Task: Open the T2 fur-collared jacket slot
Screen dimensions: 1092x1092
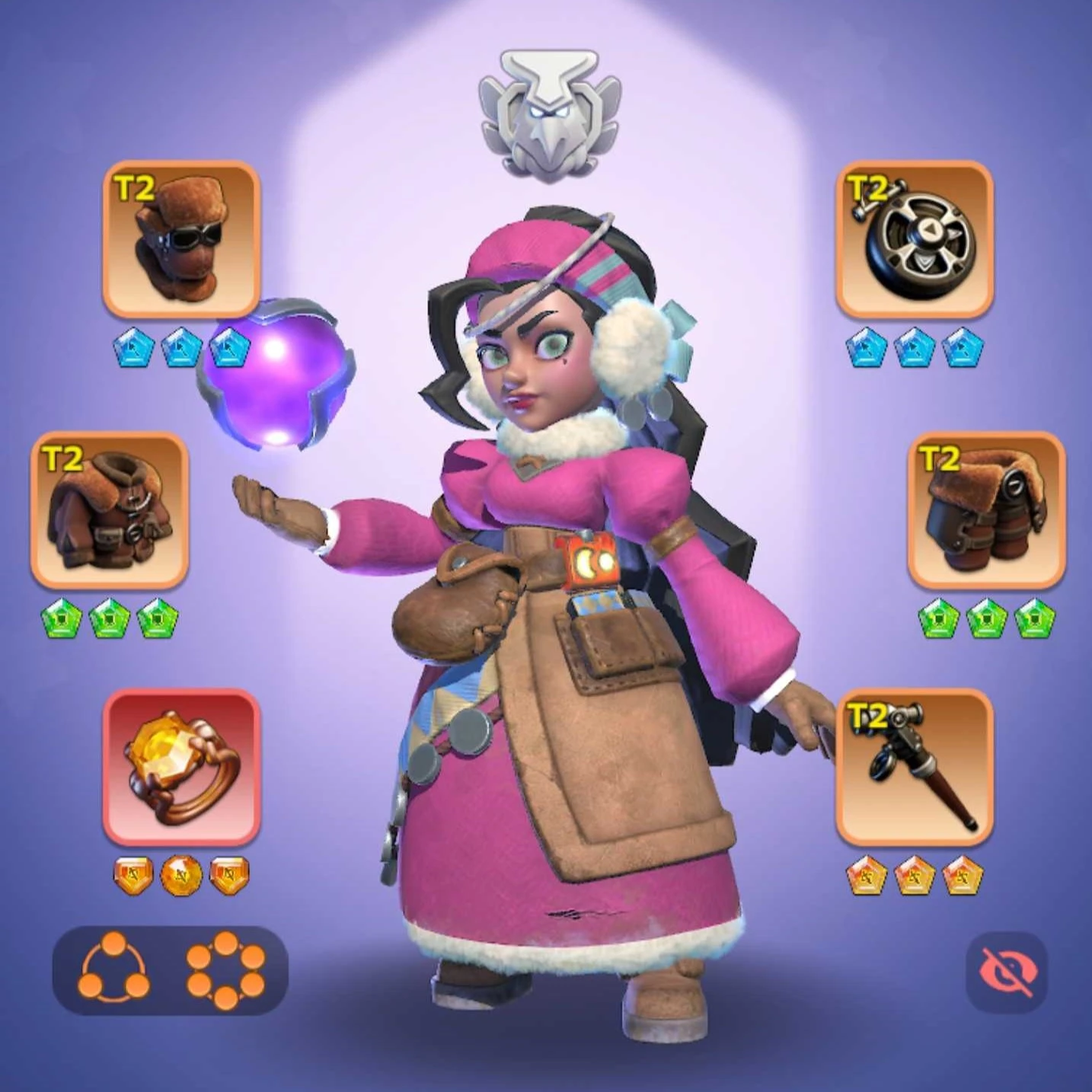Action: tap(110, 509)
